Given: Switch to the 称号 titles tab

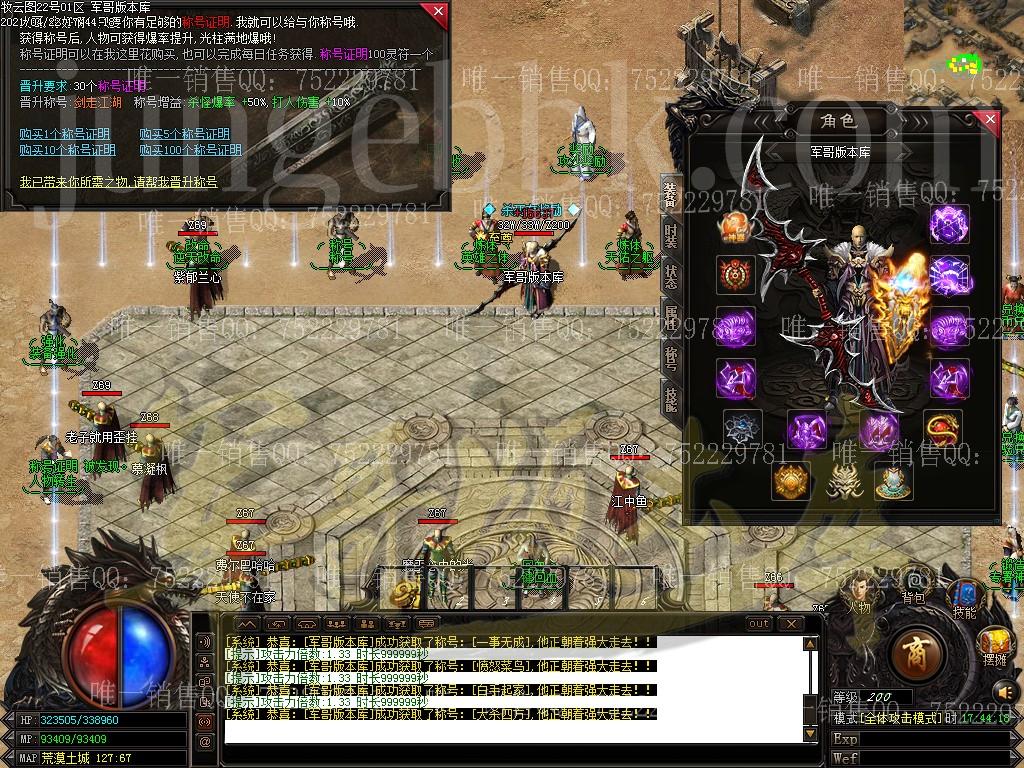Looking at the screenshot, I should coord(671,358).
